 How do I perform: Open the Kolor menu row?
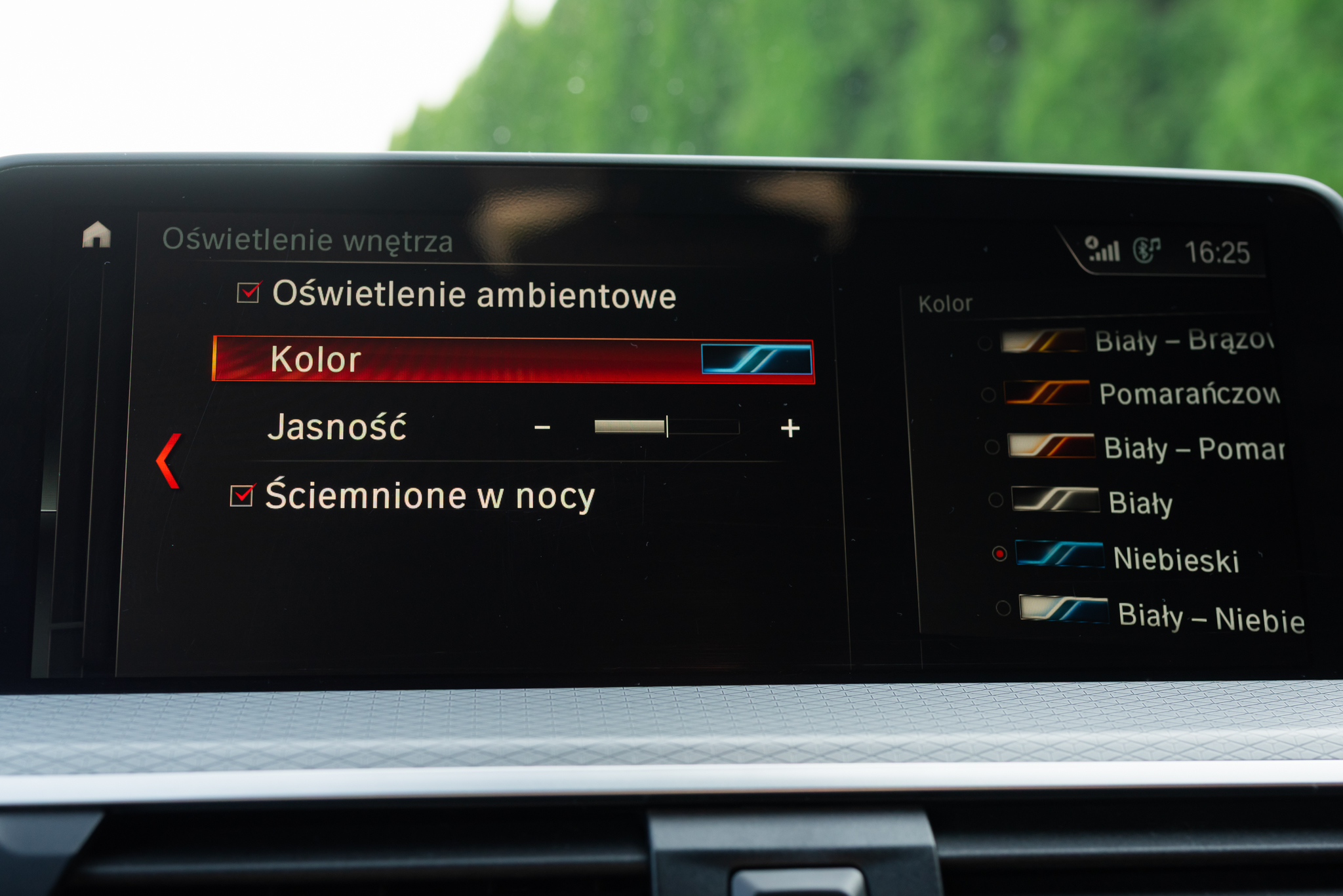(x=513, y=360)
